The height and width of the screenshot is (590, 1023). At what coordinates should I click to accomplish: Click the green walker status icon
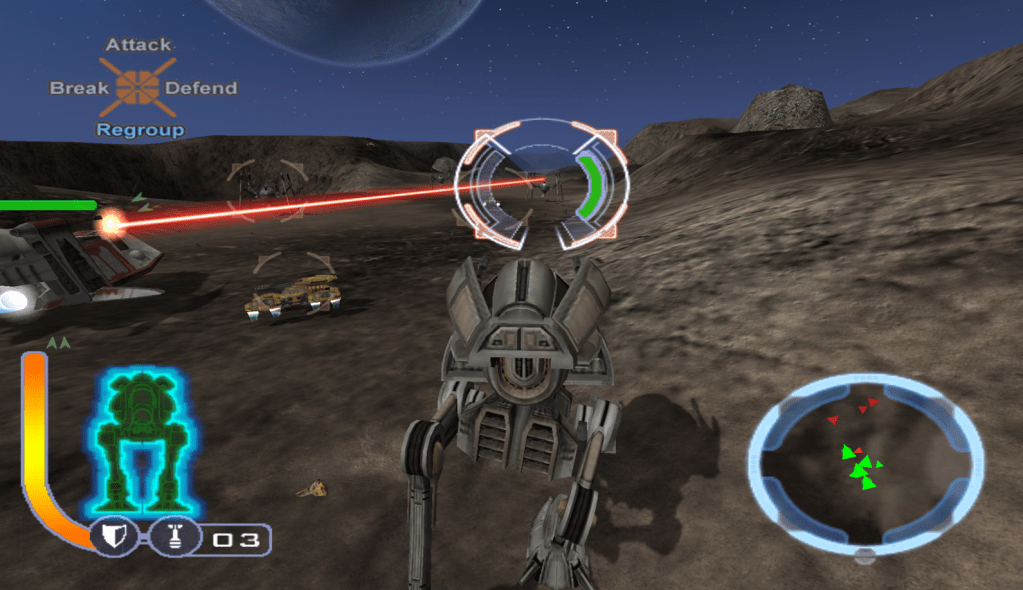[142, 440]
